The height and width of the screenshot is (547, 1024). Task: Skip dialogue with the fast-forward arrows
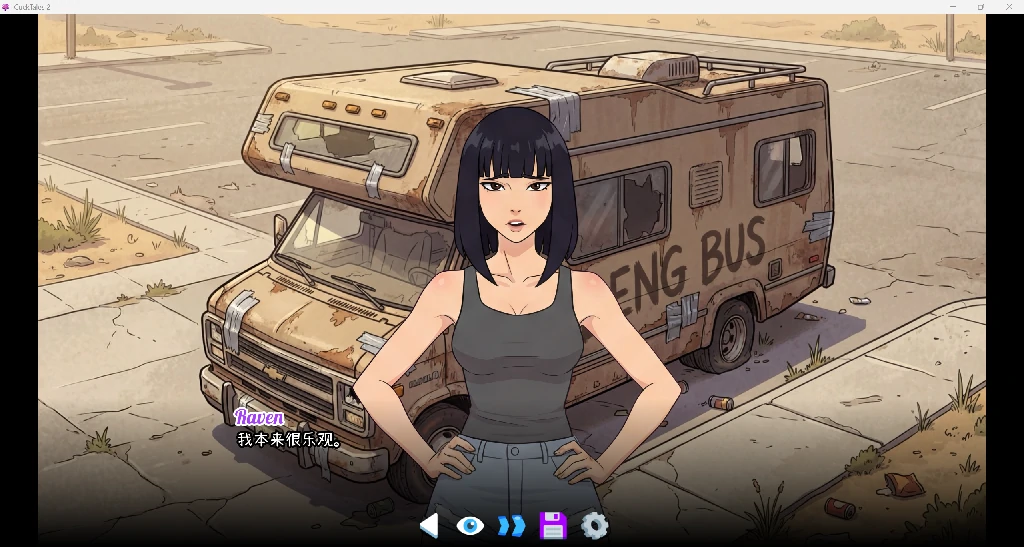click(x=511, y=525)
